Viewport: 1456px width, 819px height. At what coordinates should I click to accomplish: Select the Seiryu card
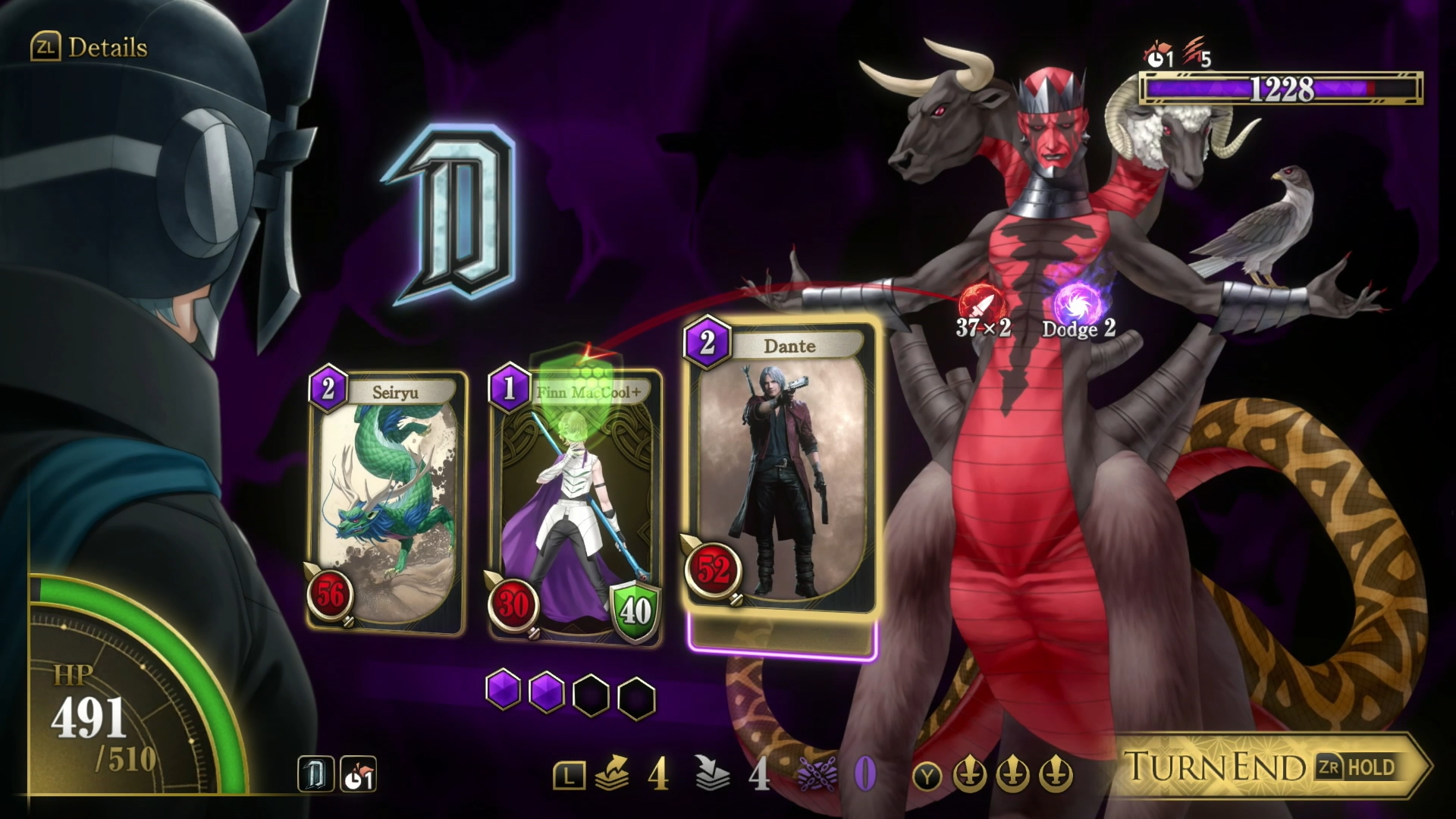pos(387,500)
